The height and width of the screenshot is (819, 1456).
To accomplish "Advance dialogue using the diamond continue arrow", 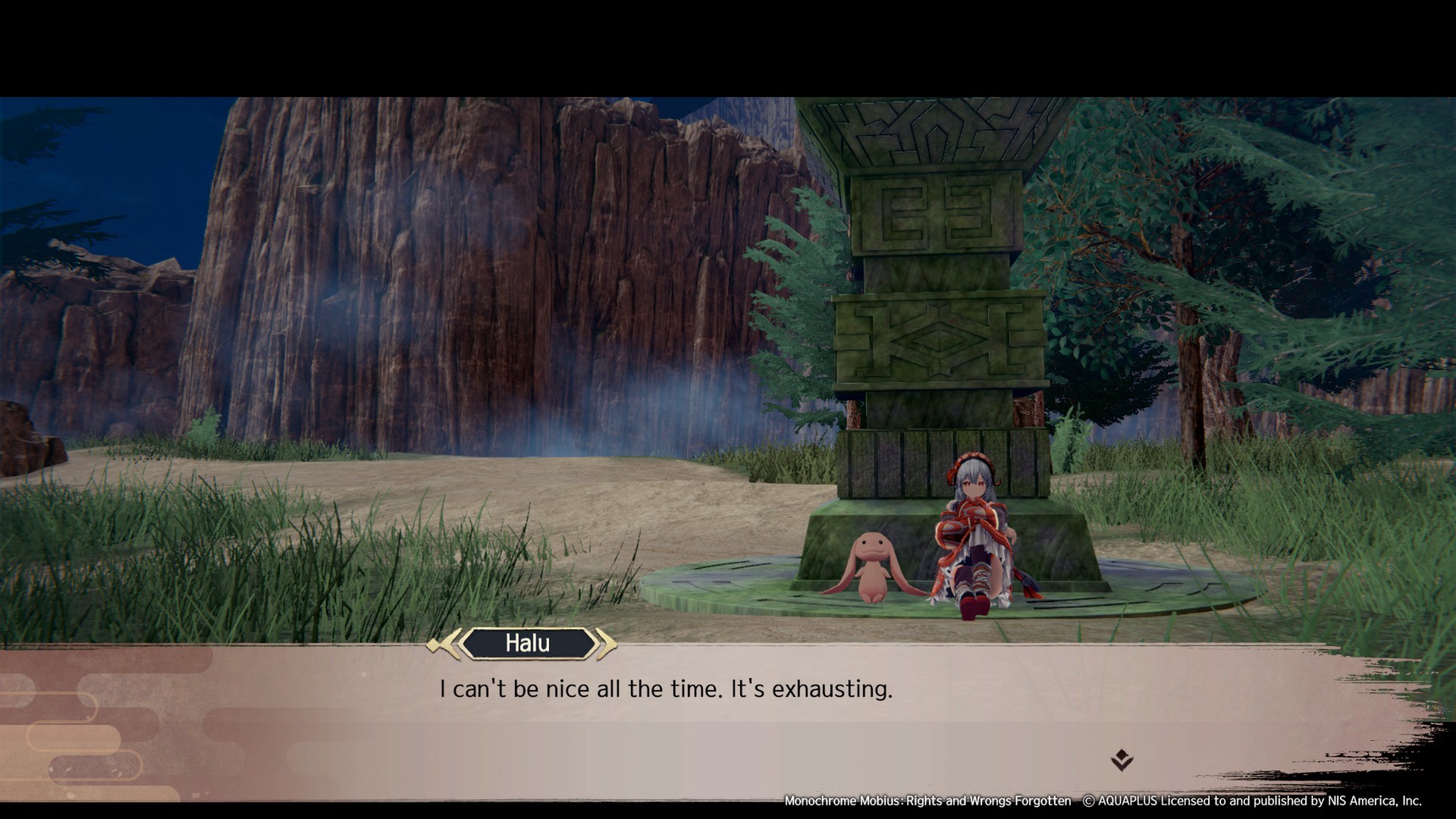I will click(x=1122, y=759).
